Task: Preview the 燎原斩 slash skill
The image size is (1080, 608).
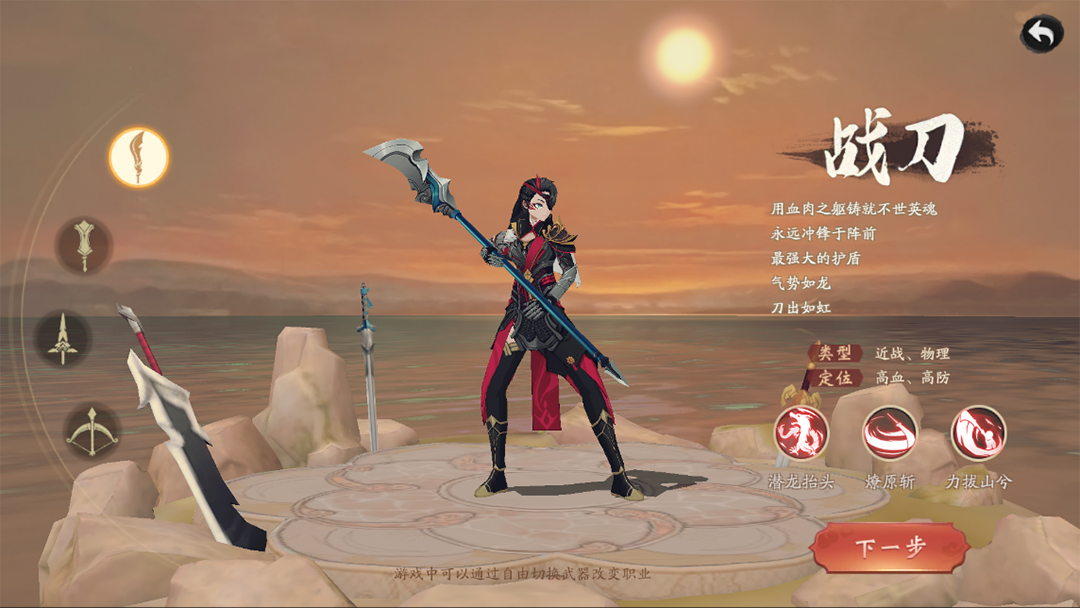Action: (x=890, y=433)
